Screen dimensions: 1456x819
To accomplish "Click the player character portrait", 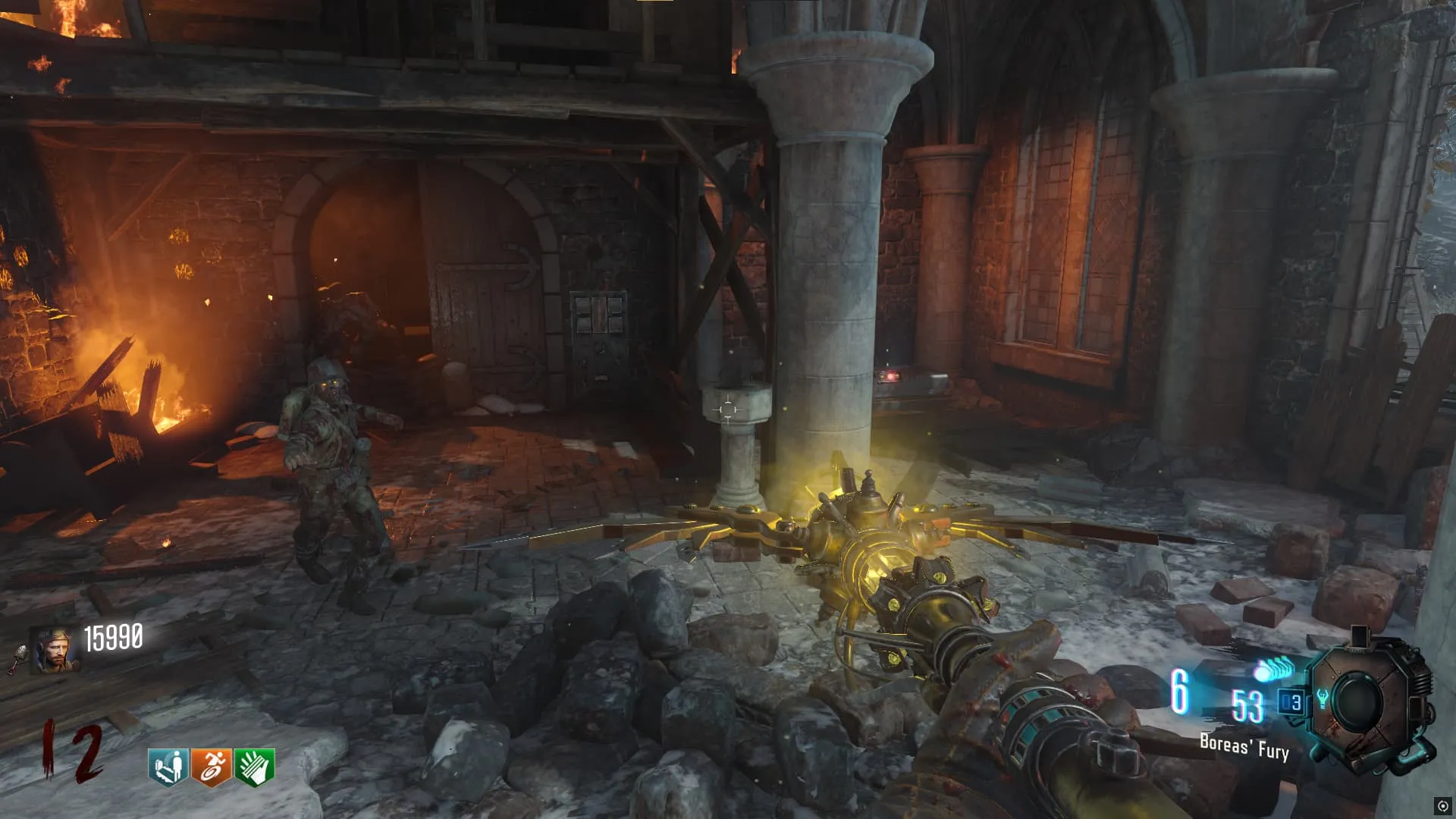I will tap(53, 650).
